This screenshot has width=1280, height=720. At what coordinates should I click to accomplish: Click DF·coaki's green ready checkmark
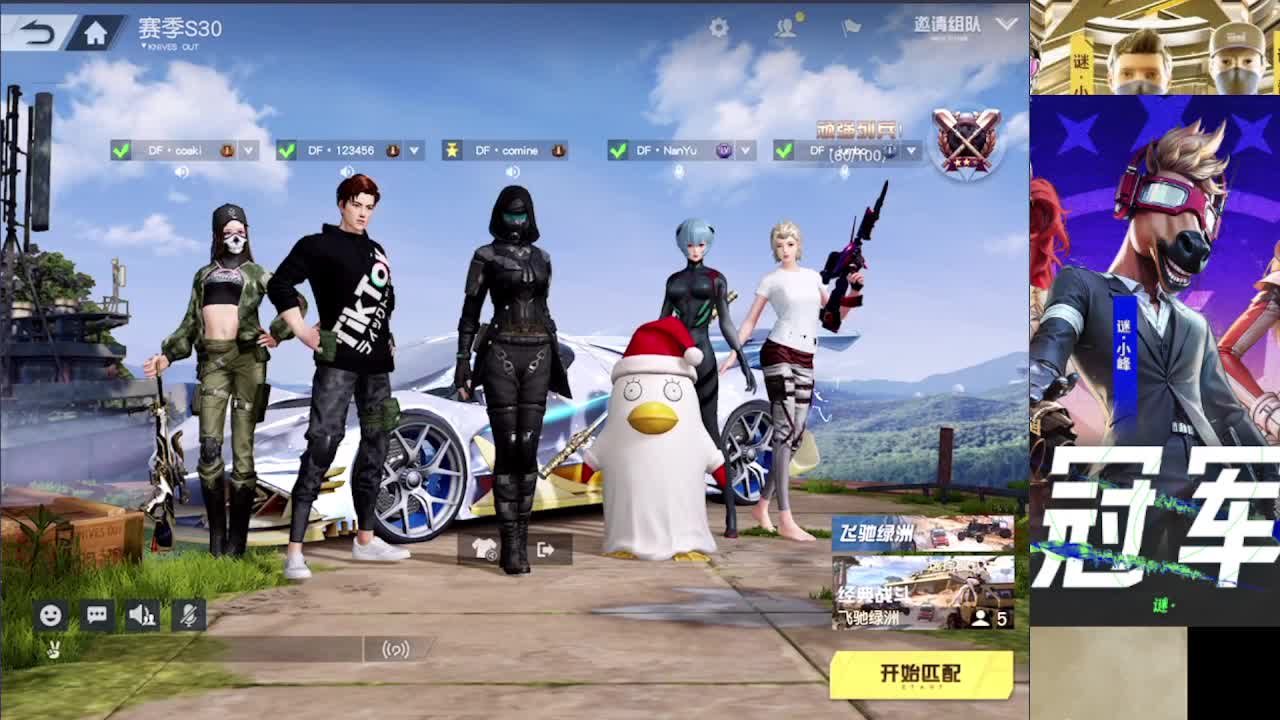[x=120, y=150]
